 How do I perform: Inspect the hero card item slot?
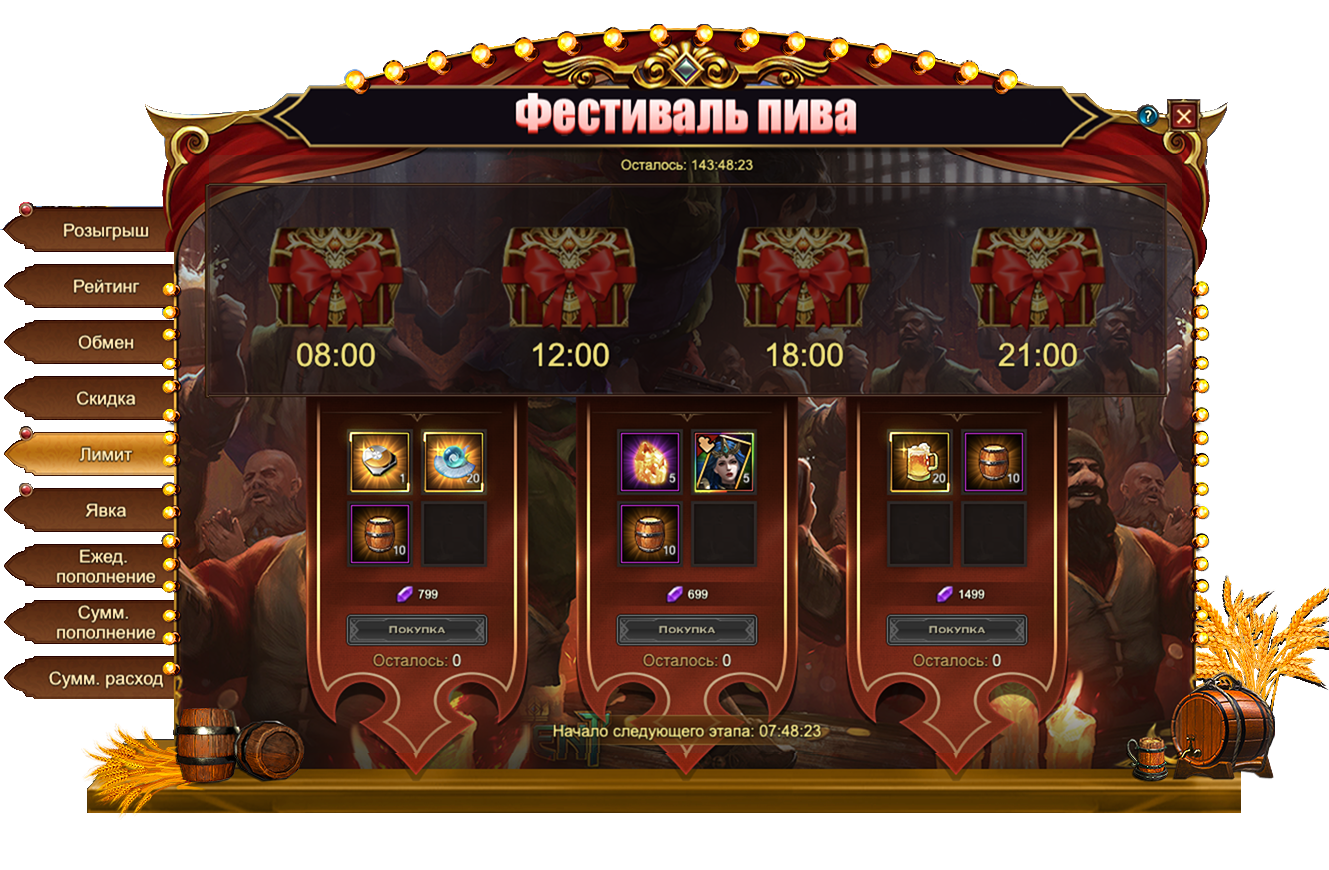[x=724, y=462]
